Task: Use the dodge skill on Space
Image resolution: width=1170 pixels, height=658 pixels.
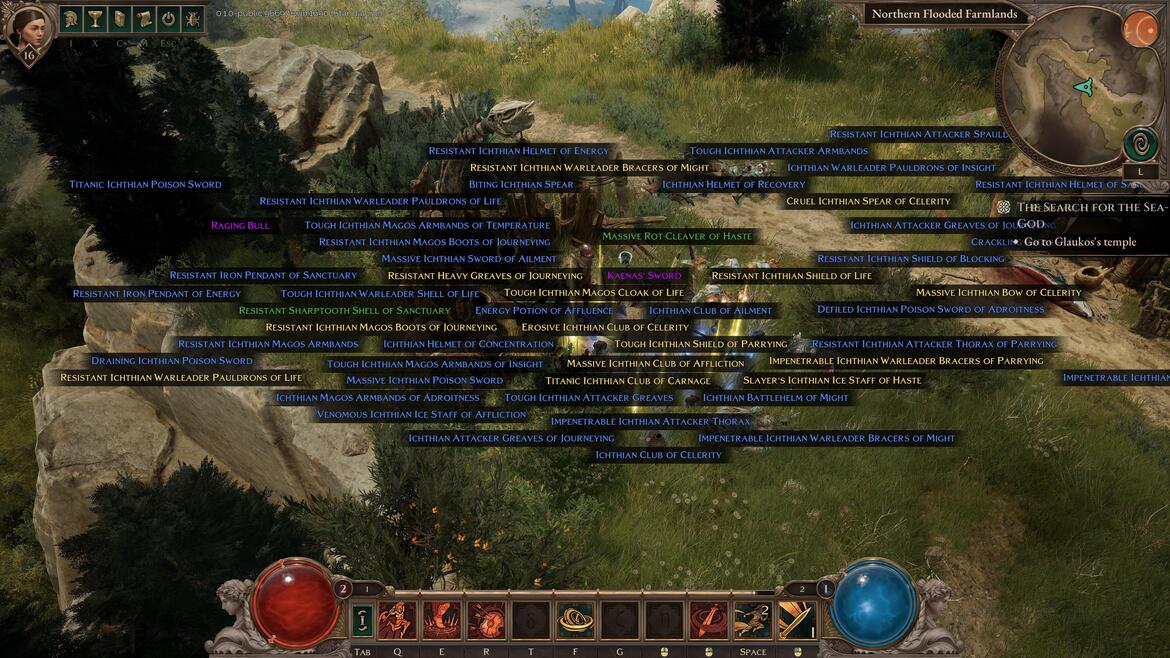Action: coord(752,620)
